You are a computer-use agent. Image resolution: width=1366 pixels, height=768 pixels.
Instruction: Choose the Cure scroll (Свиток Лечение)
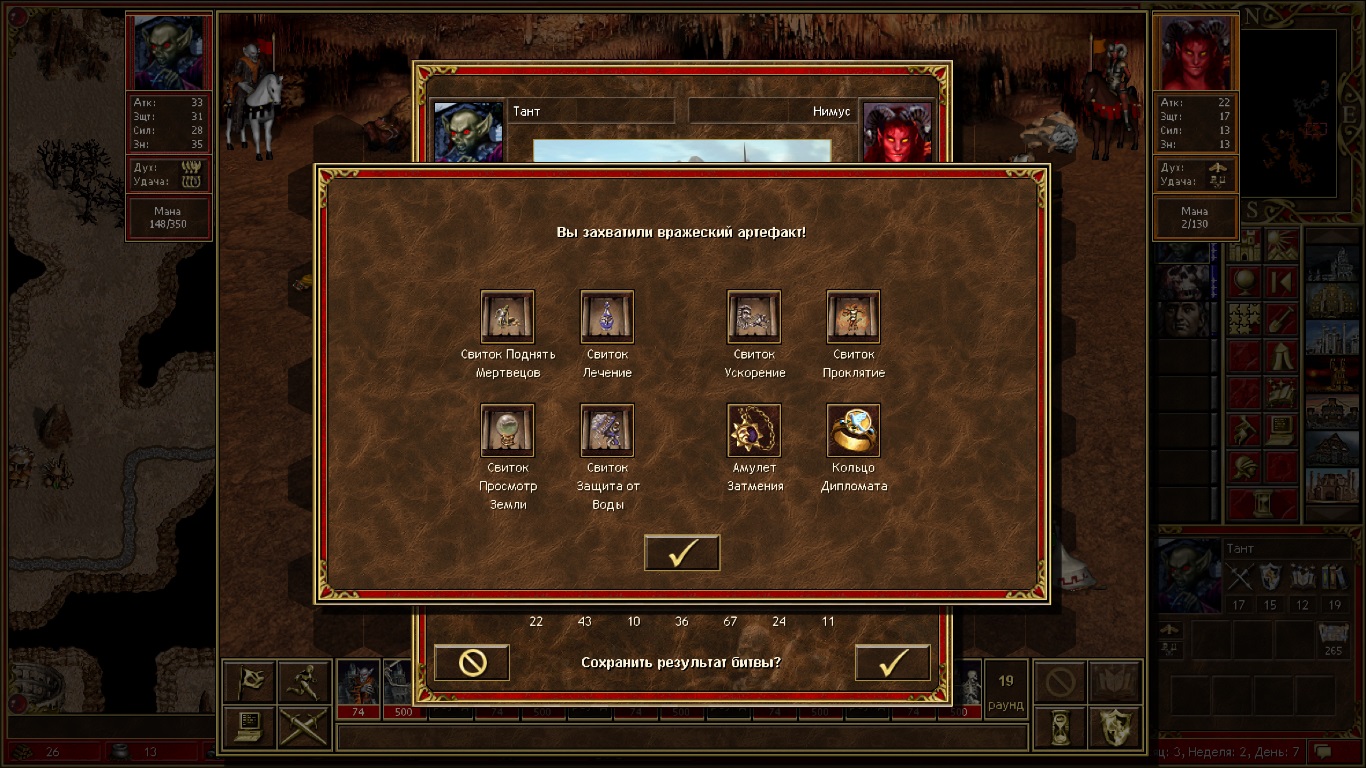pos(607,317)
